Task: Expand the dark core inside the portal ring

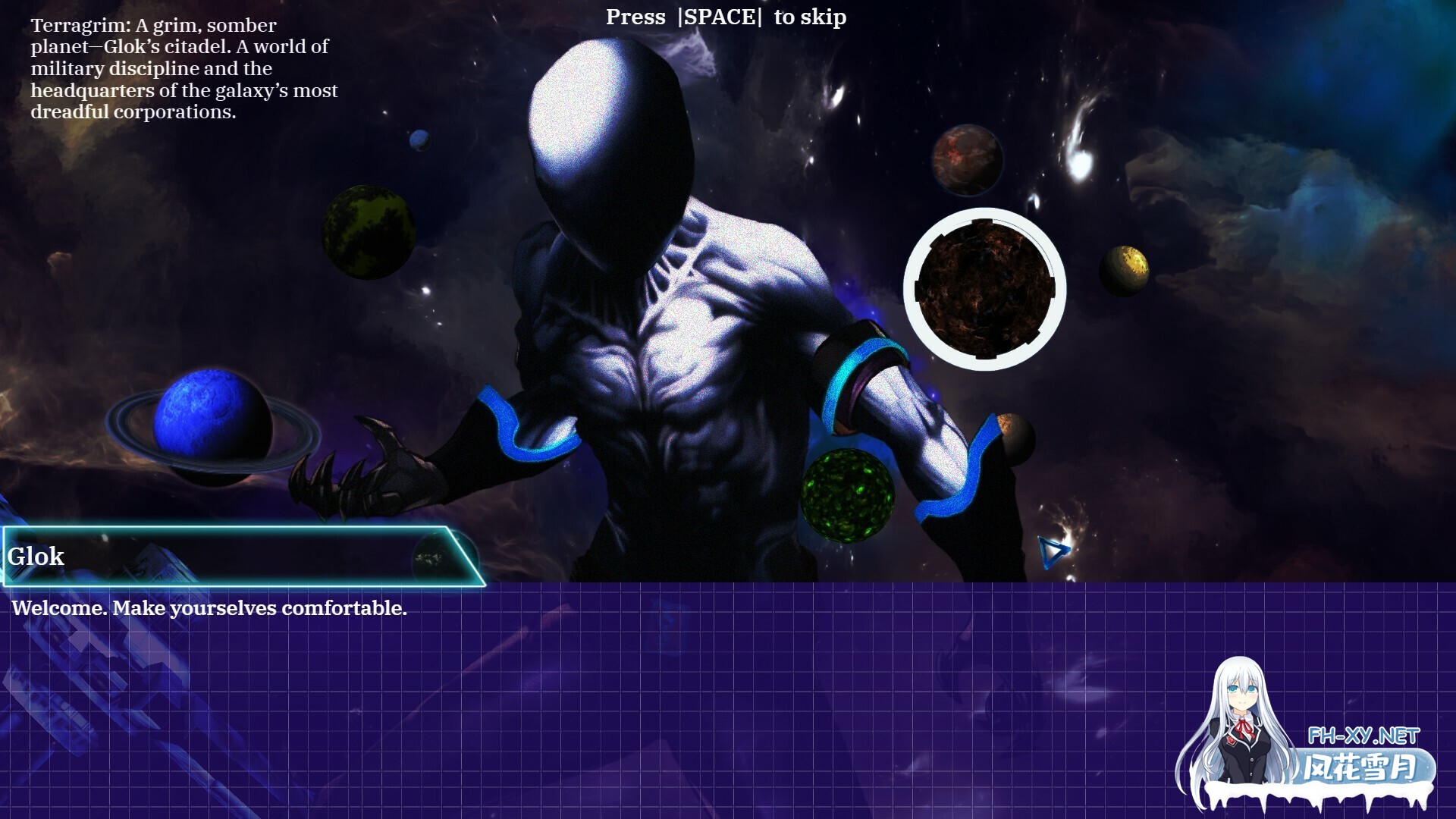Action: (984, 290)
